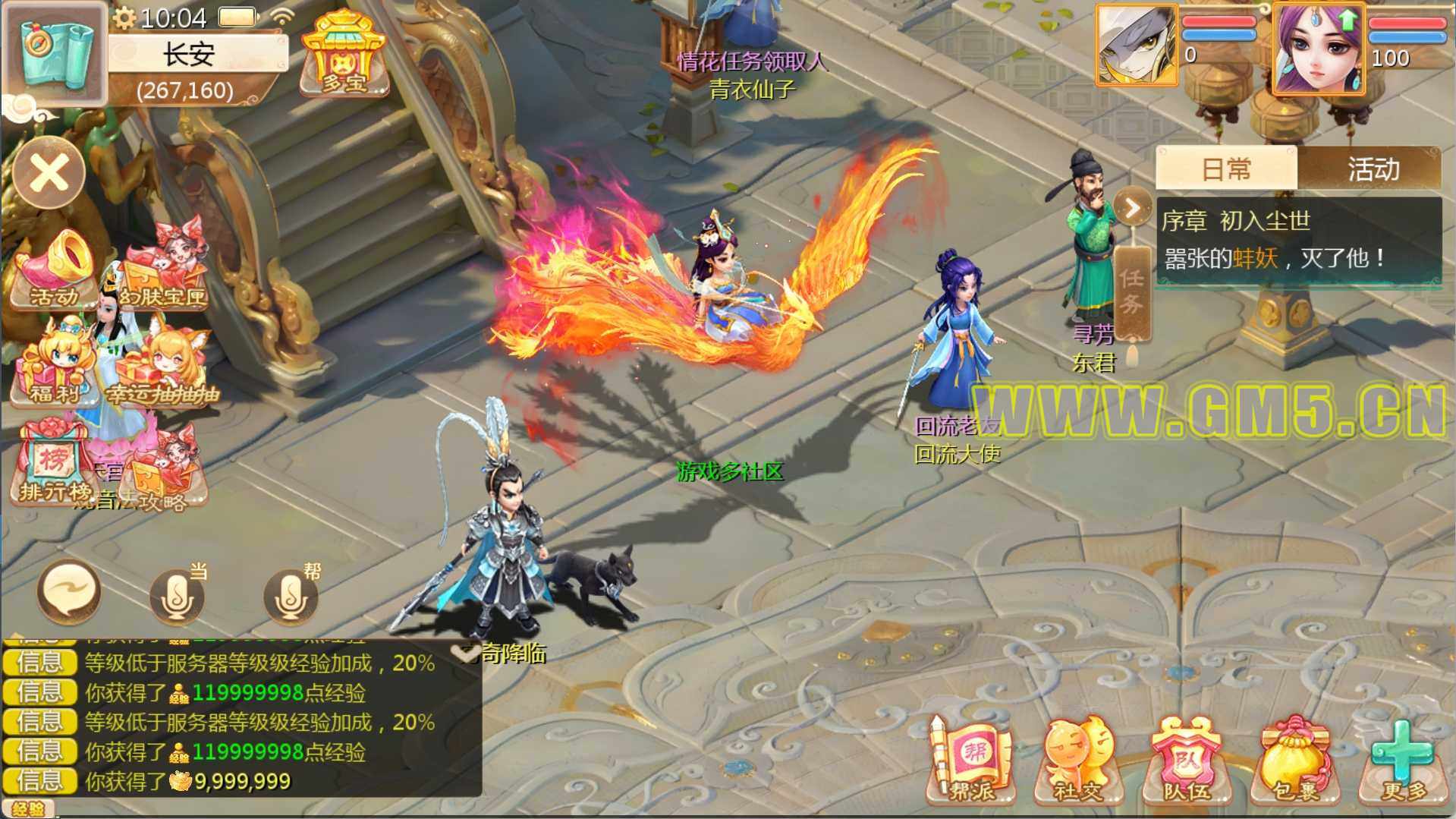1456x819 pixels.
Task: Open the 包裹 bag inventory
Action: pyautogui.click(x=1294, y=759)
